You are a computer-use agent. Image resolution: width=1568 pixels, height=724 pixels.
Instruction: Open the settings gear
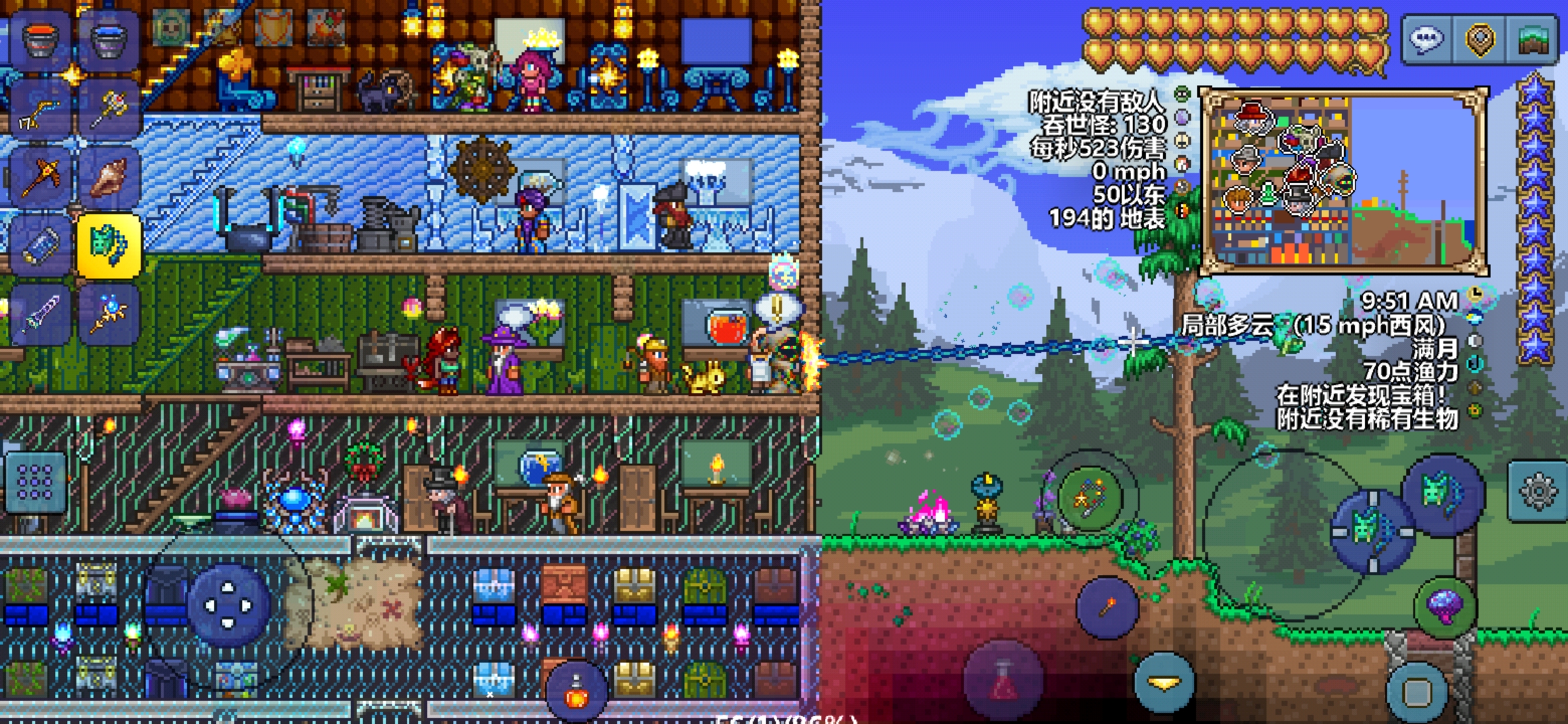pos(1537,491)
